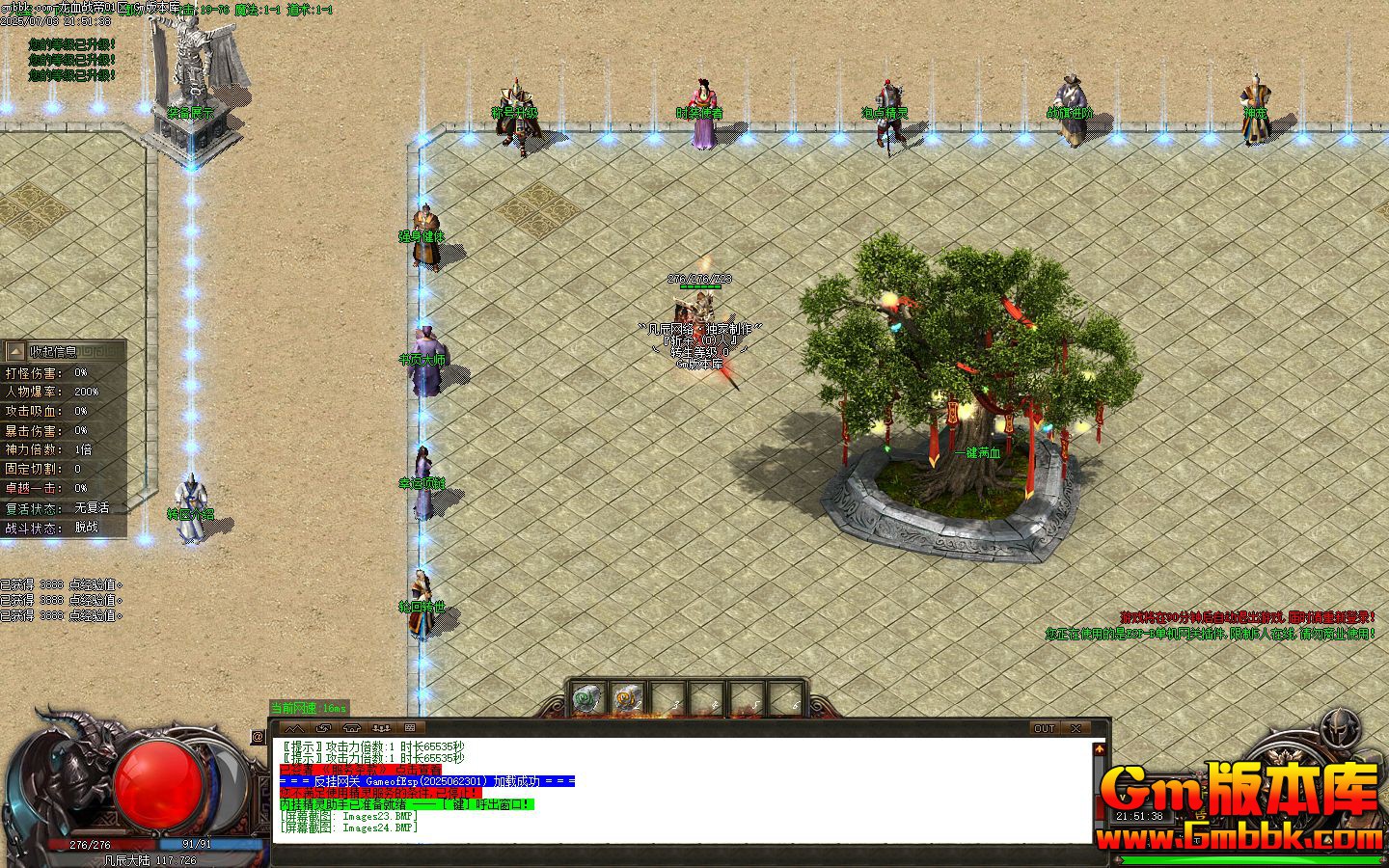The height and width of the screenshot is (868, 1389).
Task: Click the OUT button on chat panel
Action: (1044, 728)
